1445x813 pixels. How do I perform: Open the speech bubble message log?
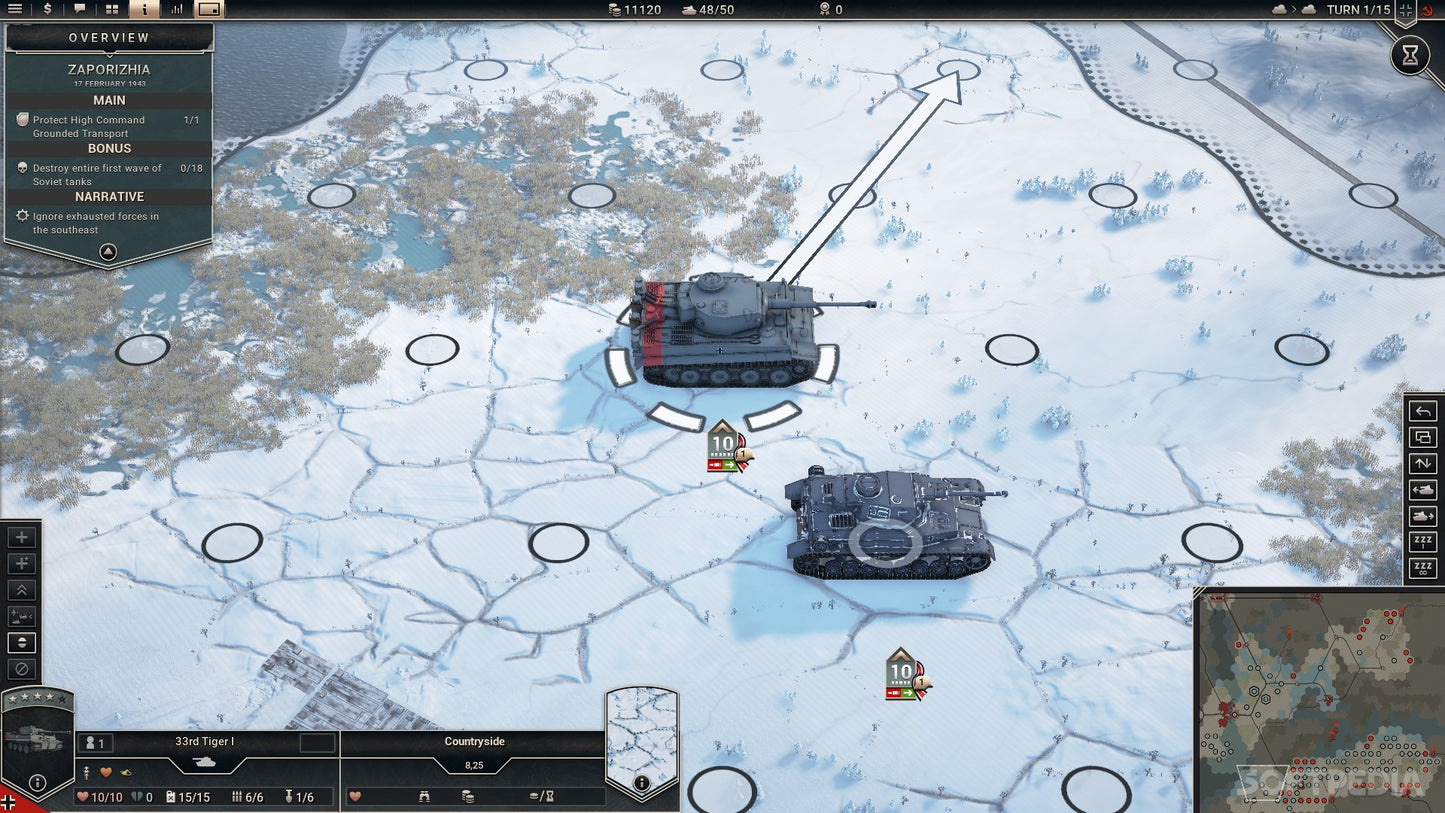(80, 9)
